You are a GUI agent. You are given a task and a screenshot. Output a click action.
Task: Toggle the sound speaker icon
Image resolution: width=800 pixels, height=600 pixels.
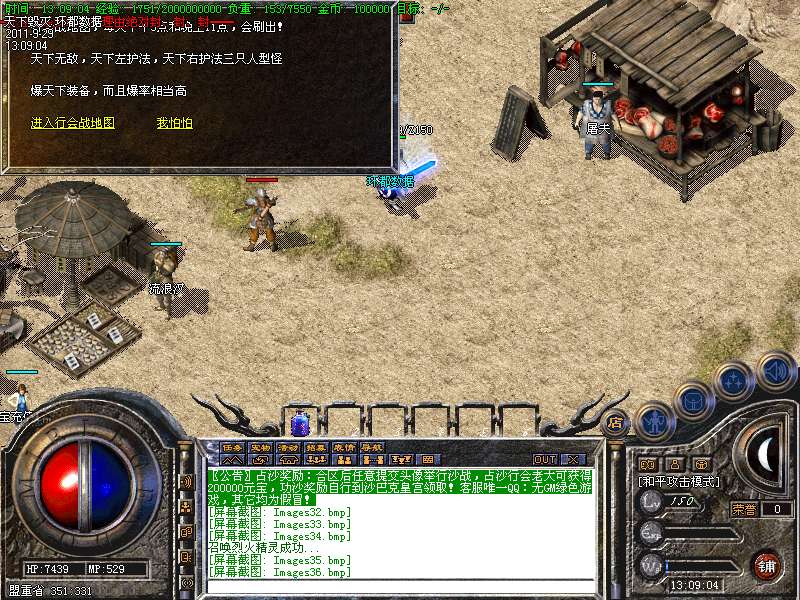tap(775, 369)
